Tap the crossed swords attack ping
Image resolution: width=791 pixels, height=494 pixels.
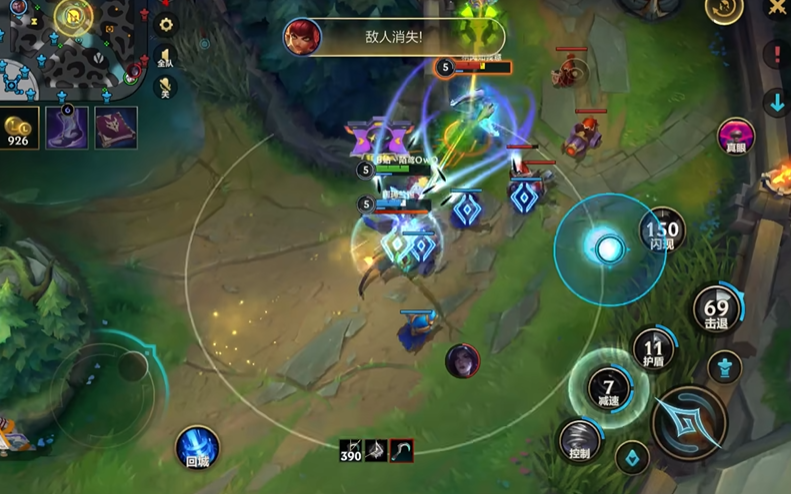(777, 9)
